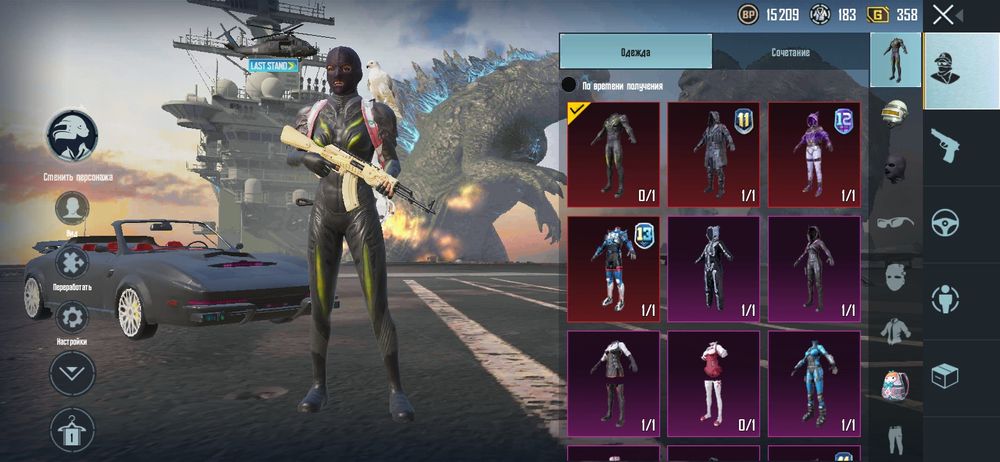Select the backpack category icon
Image resolution: width=1000 pixels, height=462 pixels.
pos(894,384)
